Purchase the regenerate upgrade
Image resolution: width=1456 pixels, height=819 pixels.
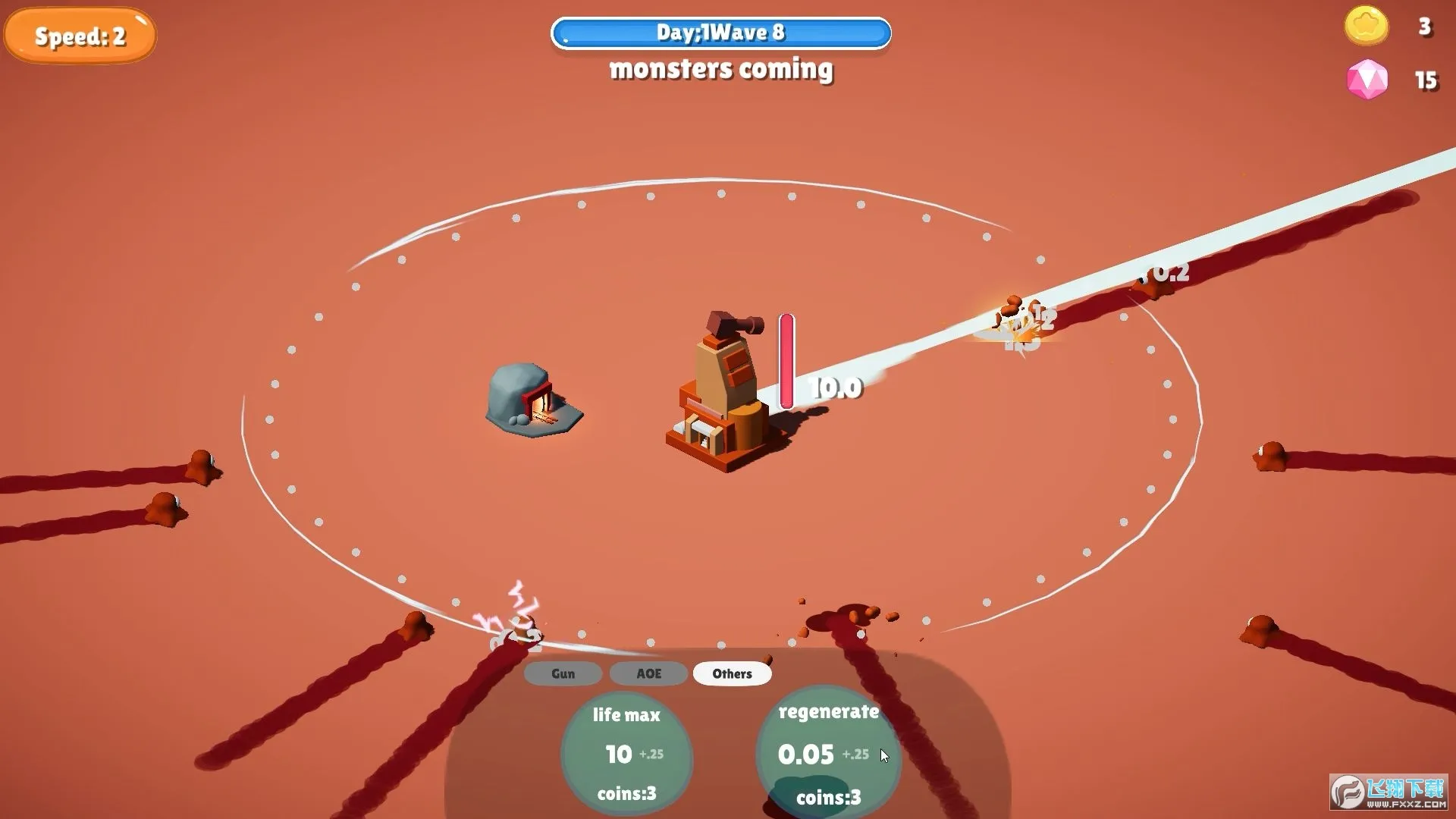point(828,754)
